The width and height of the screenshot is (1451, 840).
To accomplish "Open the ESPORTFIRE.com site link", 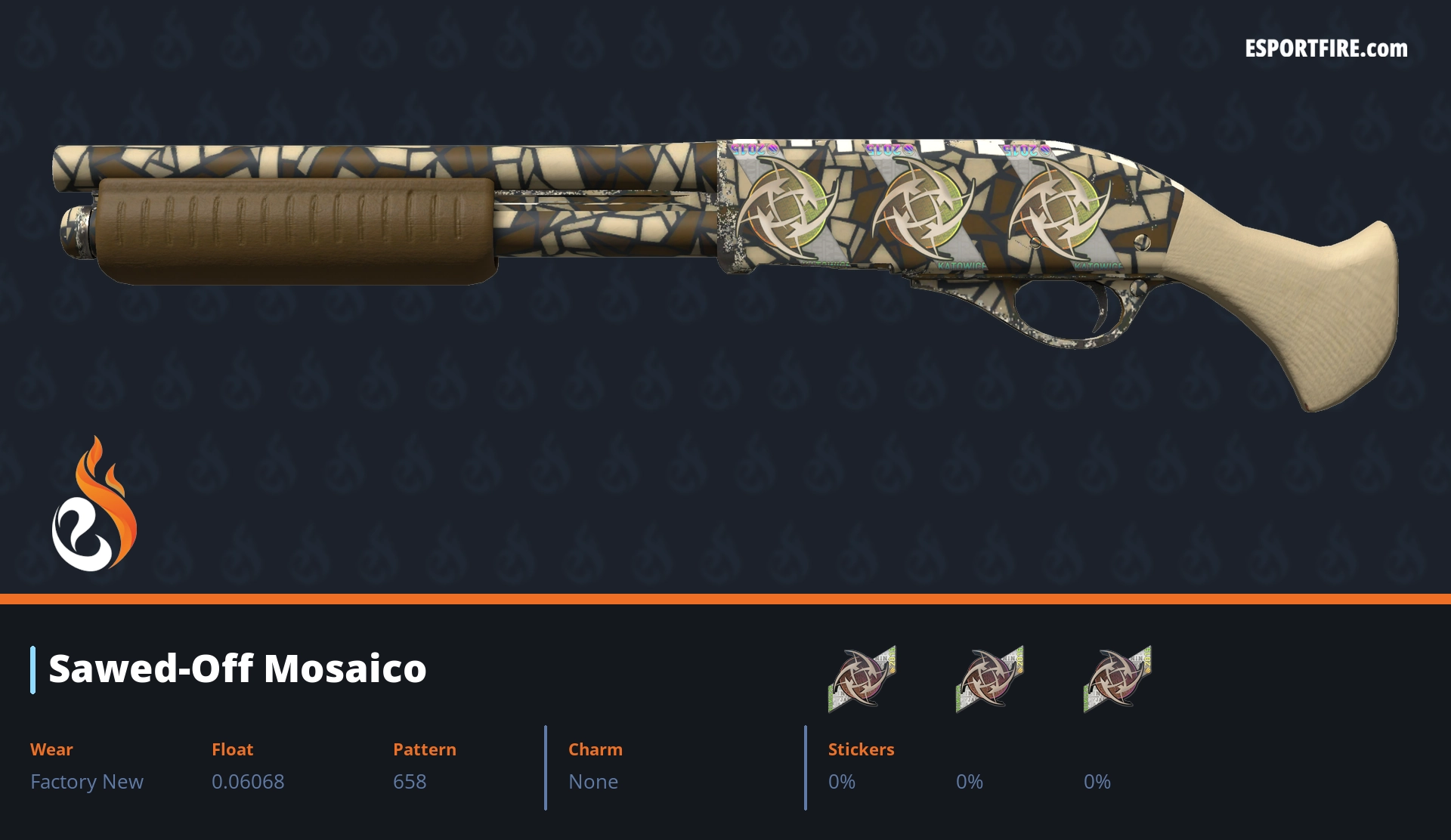I will (1326, 49).
